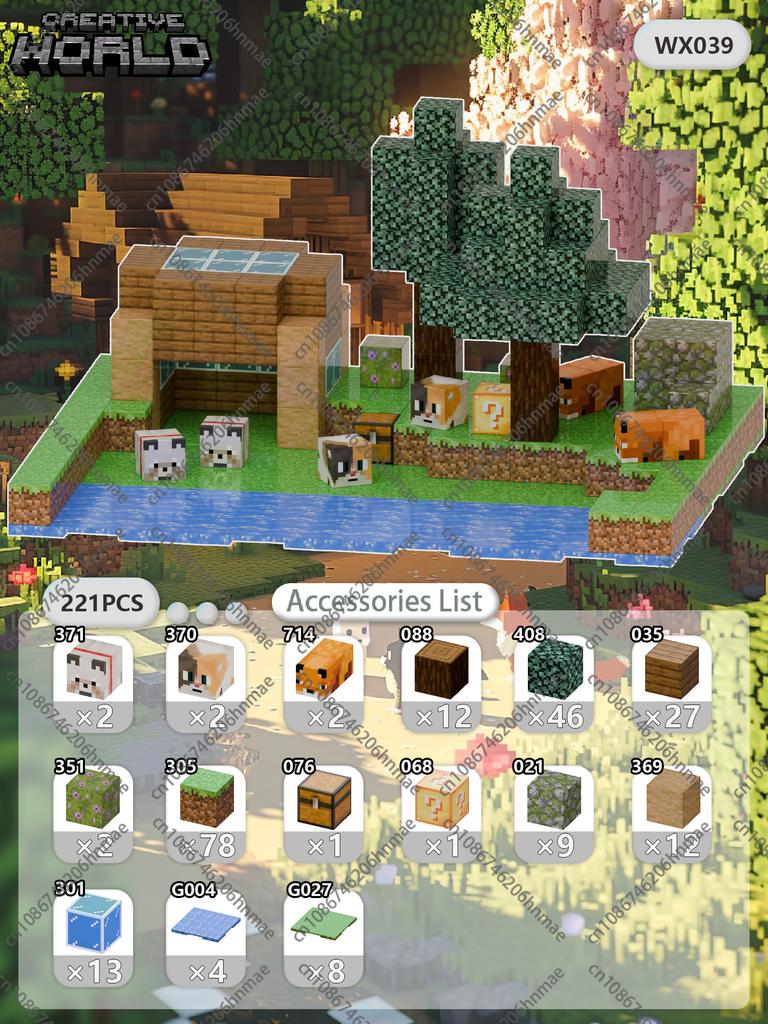Pick the orange fox tile 714

tap(324, 682)
